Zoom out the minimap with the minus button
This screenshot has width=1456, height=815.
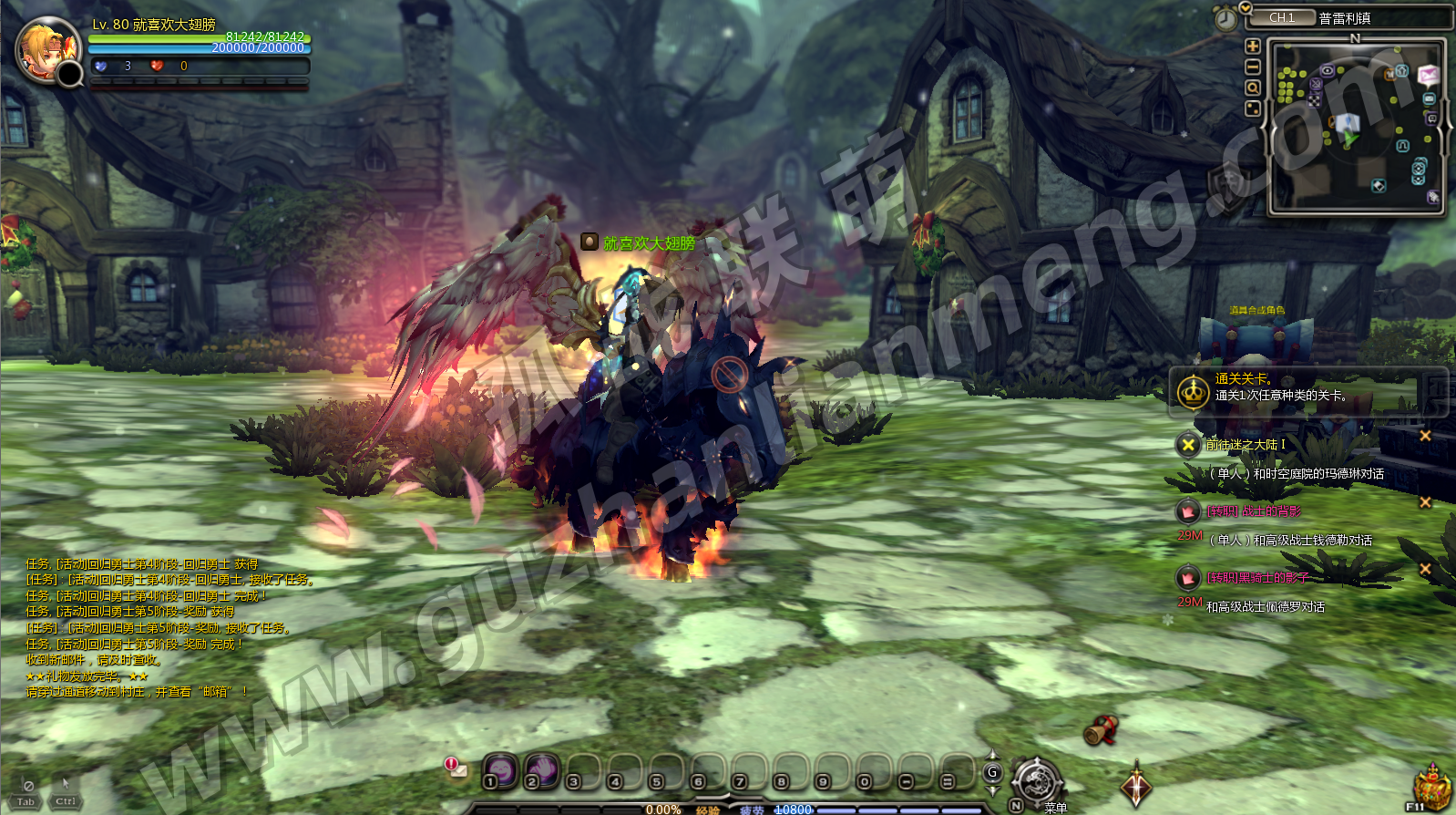tap(1253, 67)
